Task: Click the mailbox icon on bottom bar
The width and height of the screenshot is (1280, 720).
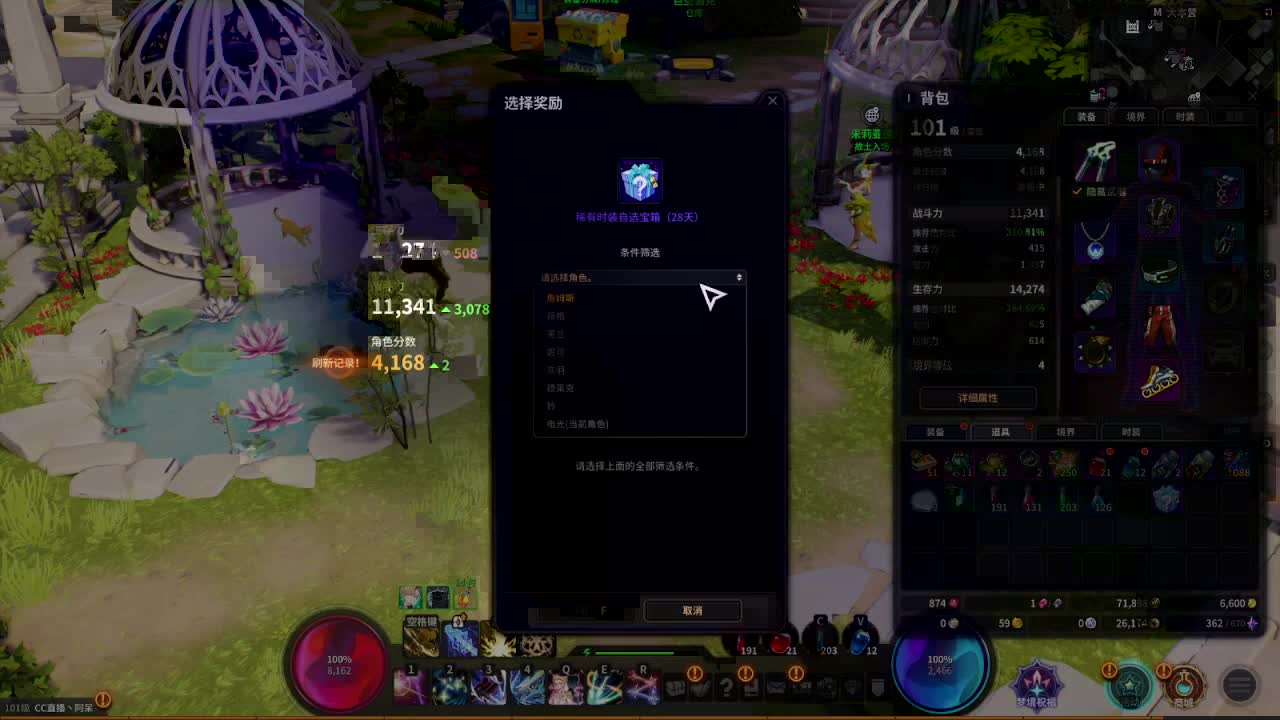Action: [776, 688]
